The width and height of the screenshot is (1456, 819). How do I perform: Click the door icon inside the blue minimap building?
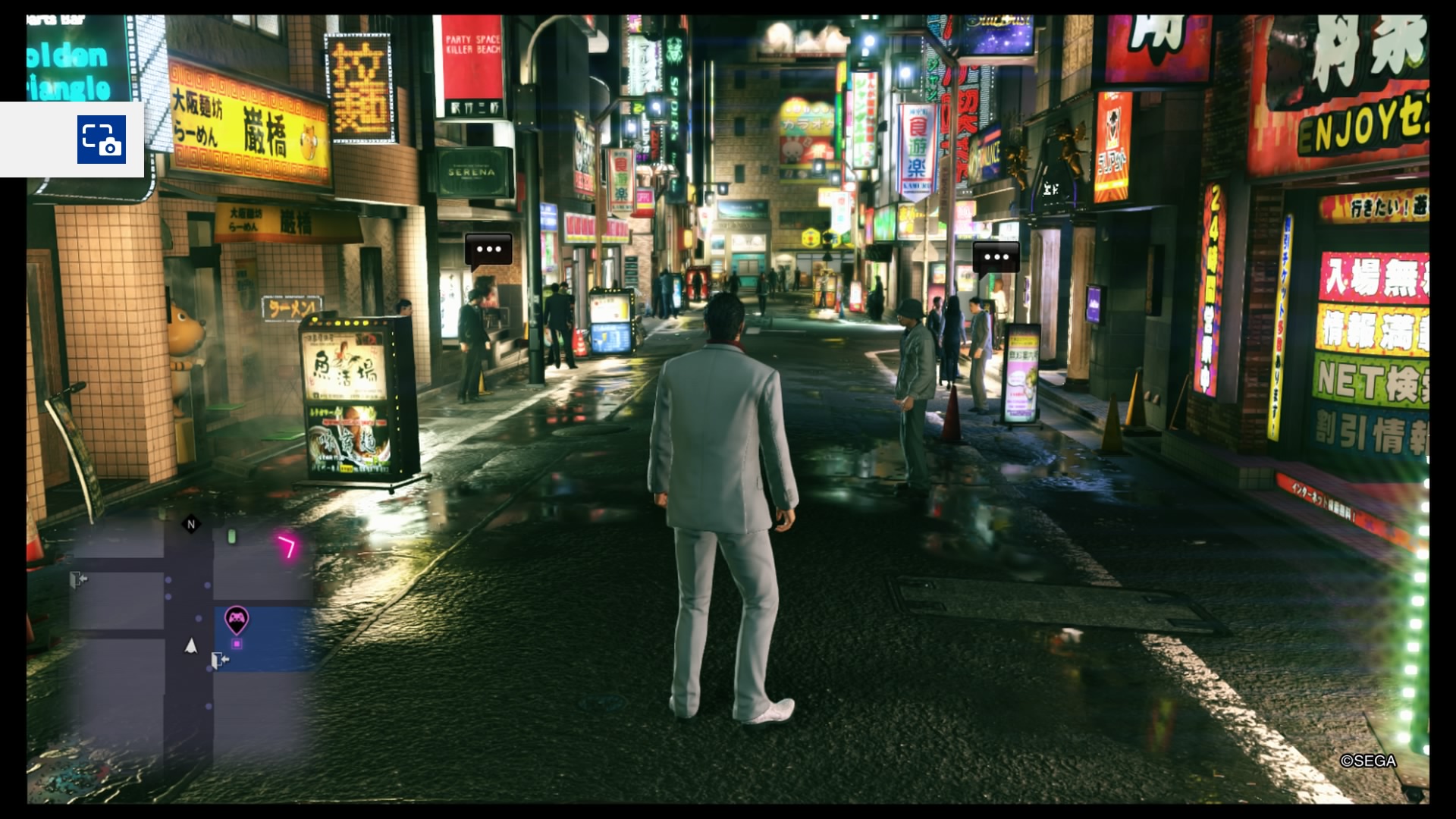click(x=218, y=661)
